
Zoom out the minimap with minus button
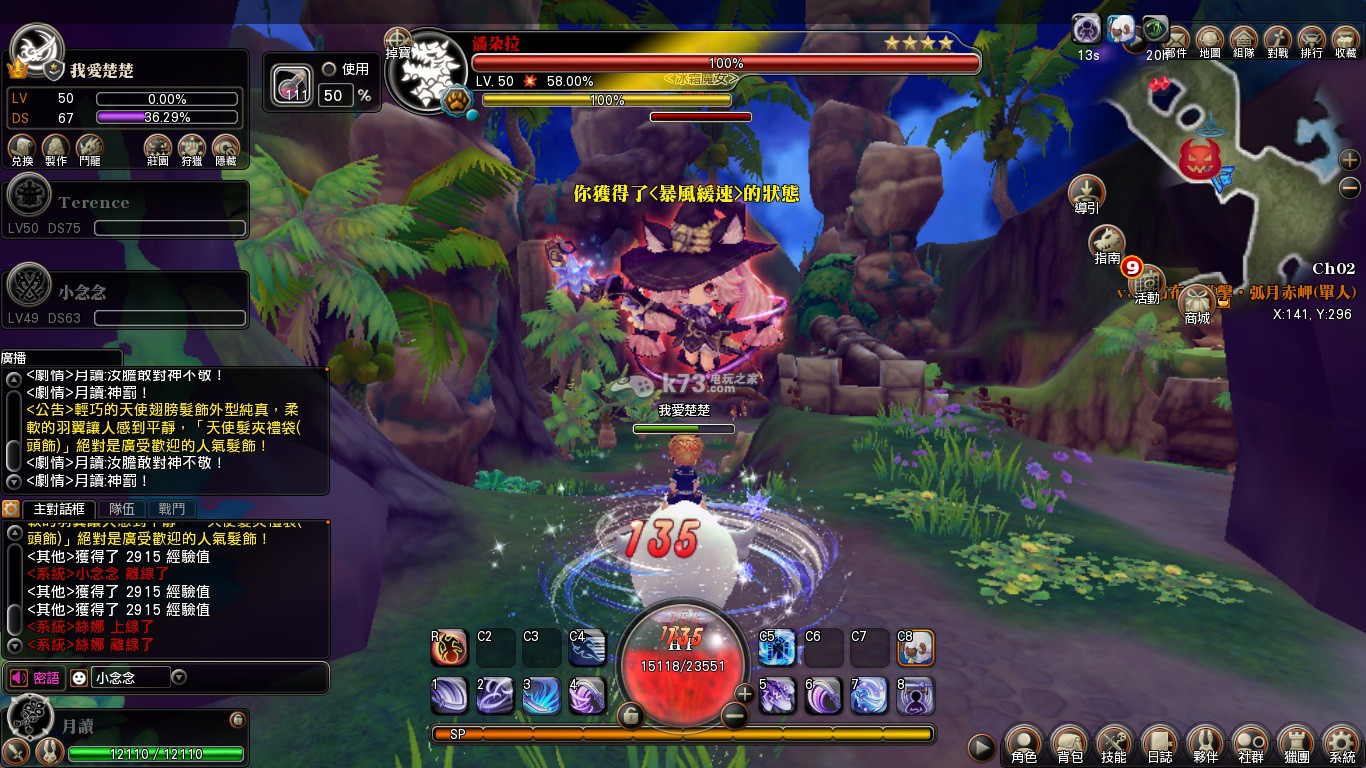(1350, 187)
